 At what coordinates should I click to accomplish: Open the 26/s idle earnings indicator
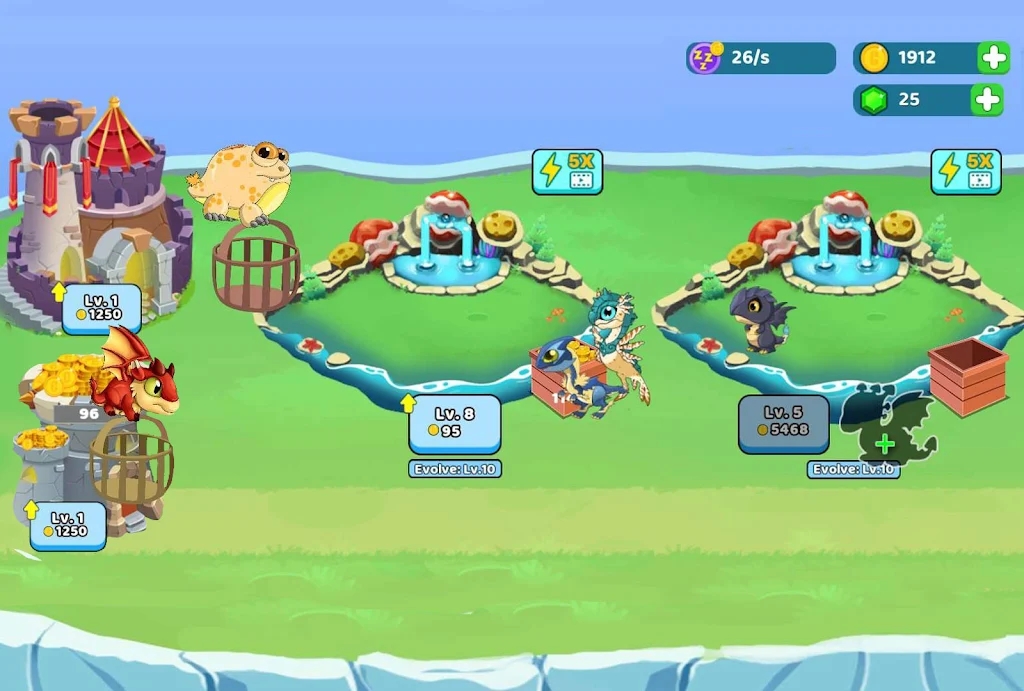pos(760,58)
